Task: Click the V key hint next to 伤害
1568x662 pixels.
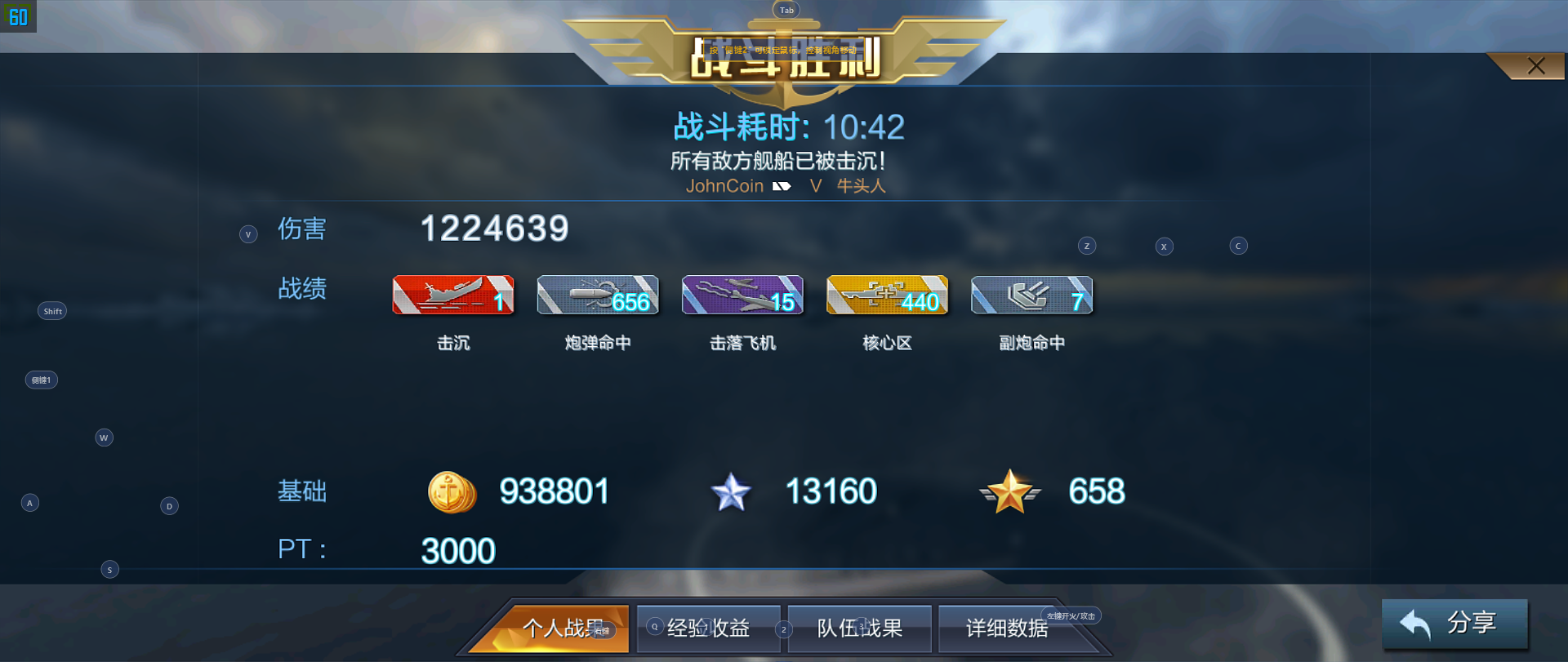Action: (x=248, y=233)
